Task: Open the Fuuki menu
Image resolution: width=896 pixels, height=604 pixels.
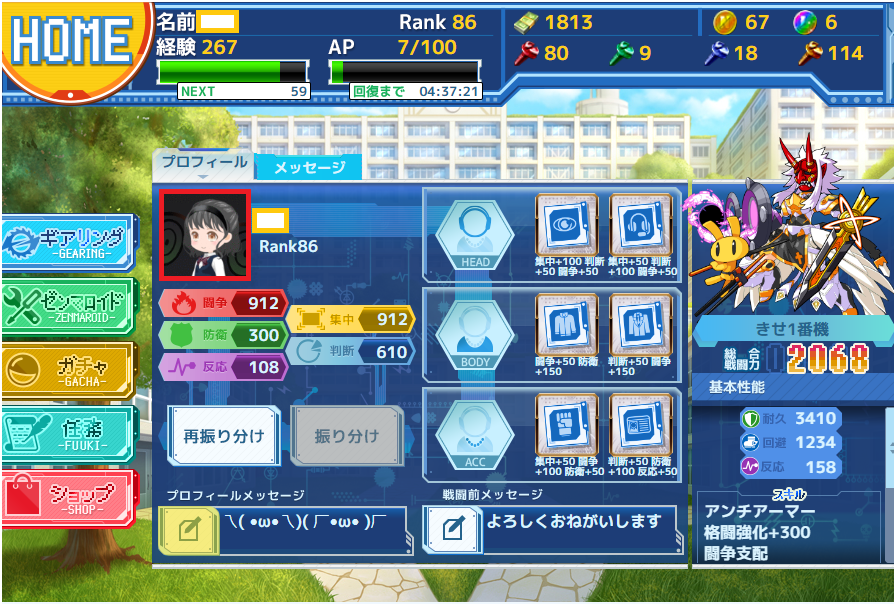Action: [67, 435]
